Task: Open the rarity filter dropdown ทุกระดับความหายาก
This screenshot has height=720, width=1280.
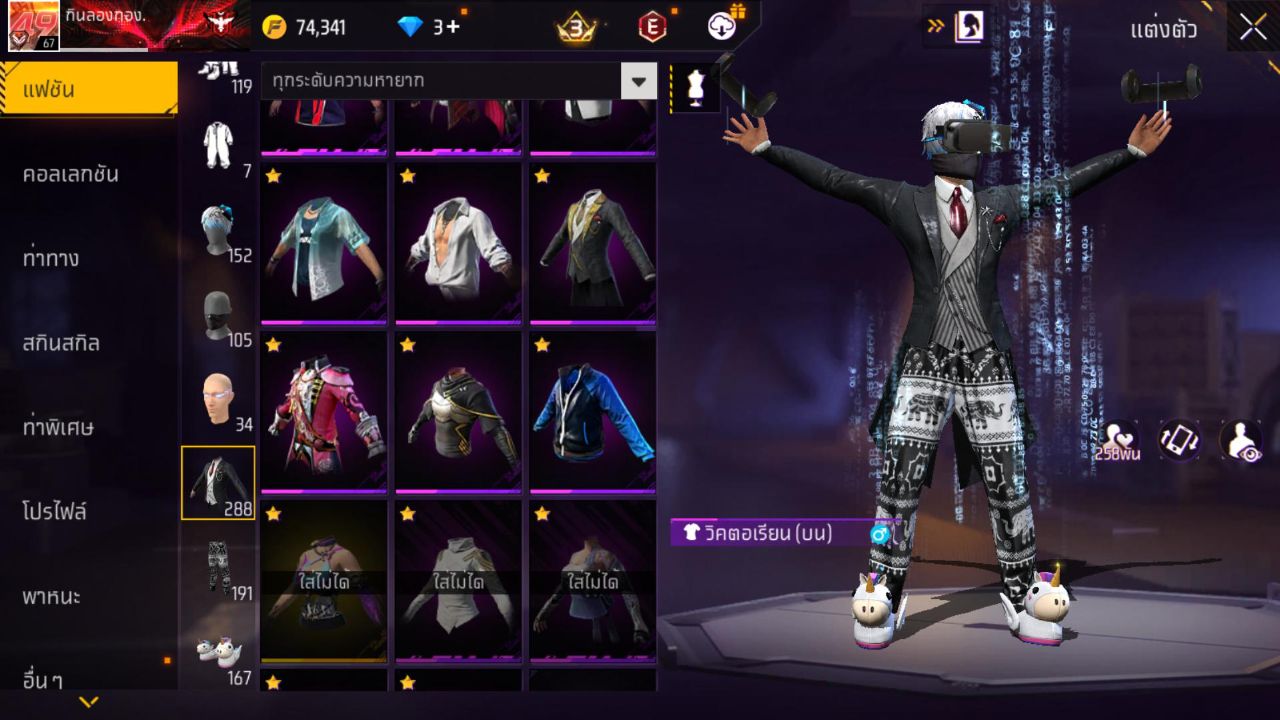Action: coord(440,83)
